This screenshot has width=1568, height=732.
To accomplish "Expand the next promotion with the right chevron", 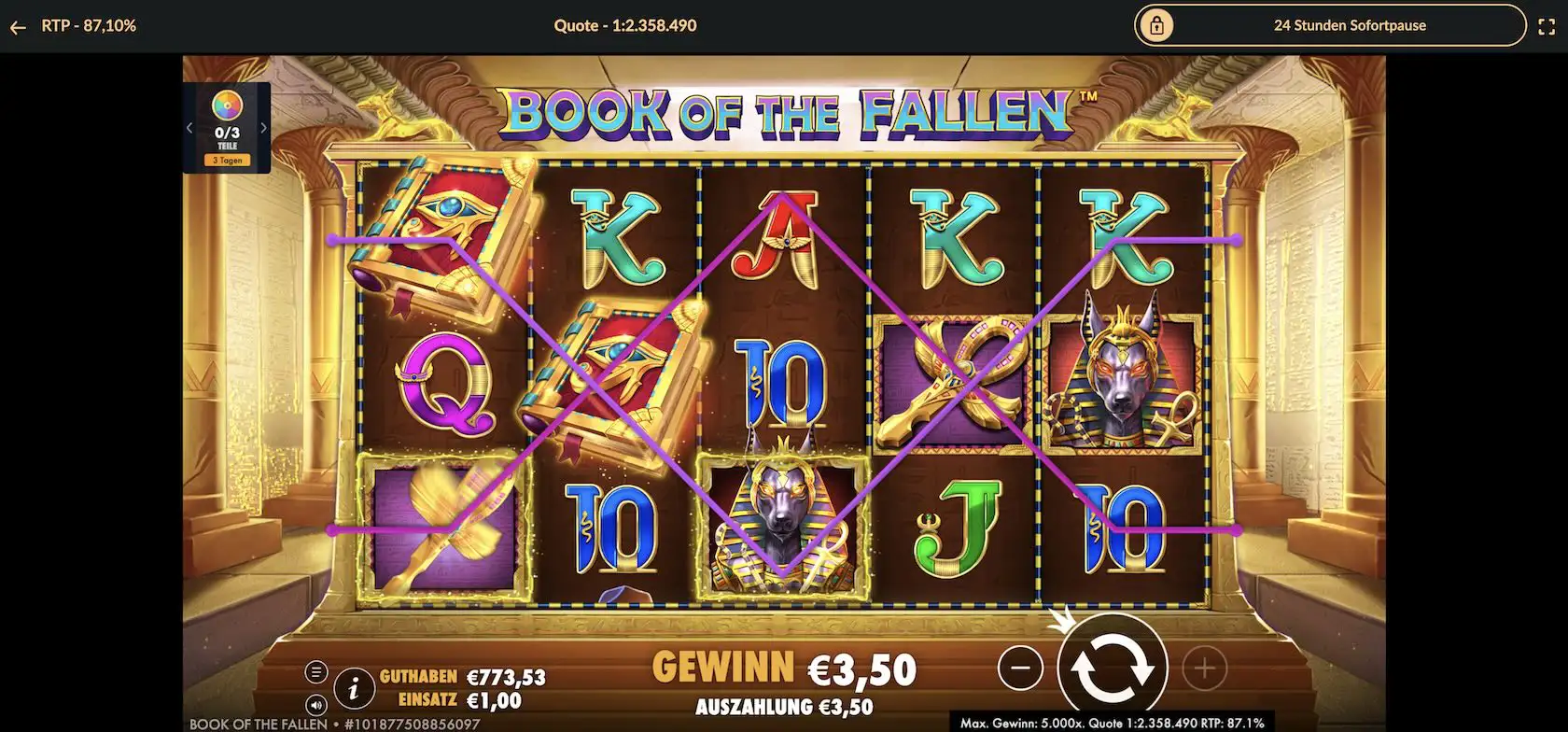I will (264, 127).
